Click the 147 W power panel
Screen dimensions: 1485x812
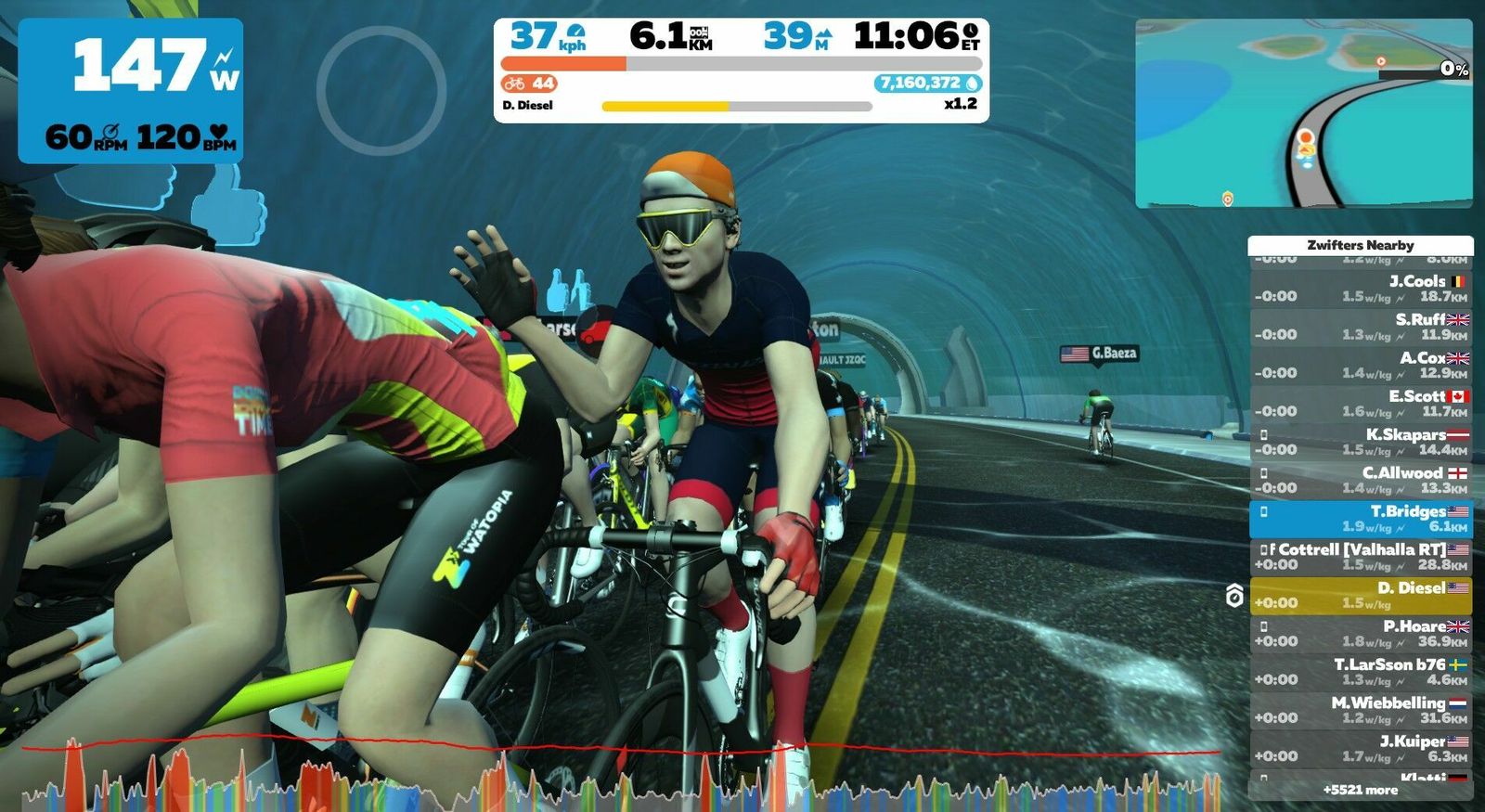point(131,91)
